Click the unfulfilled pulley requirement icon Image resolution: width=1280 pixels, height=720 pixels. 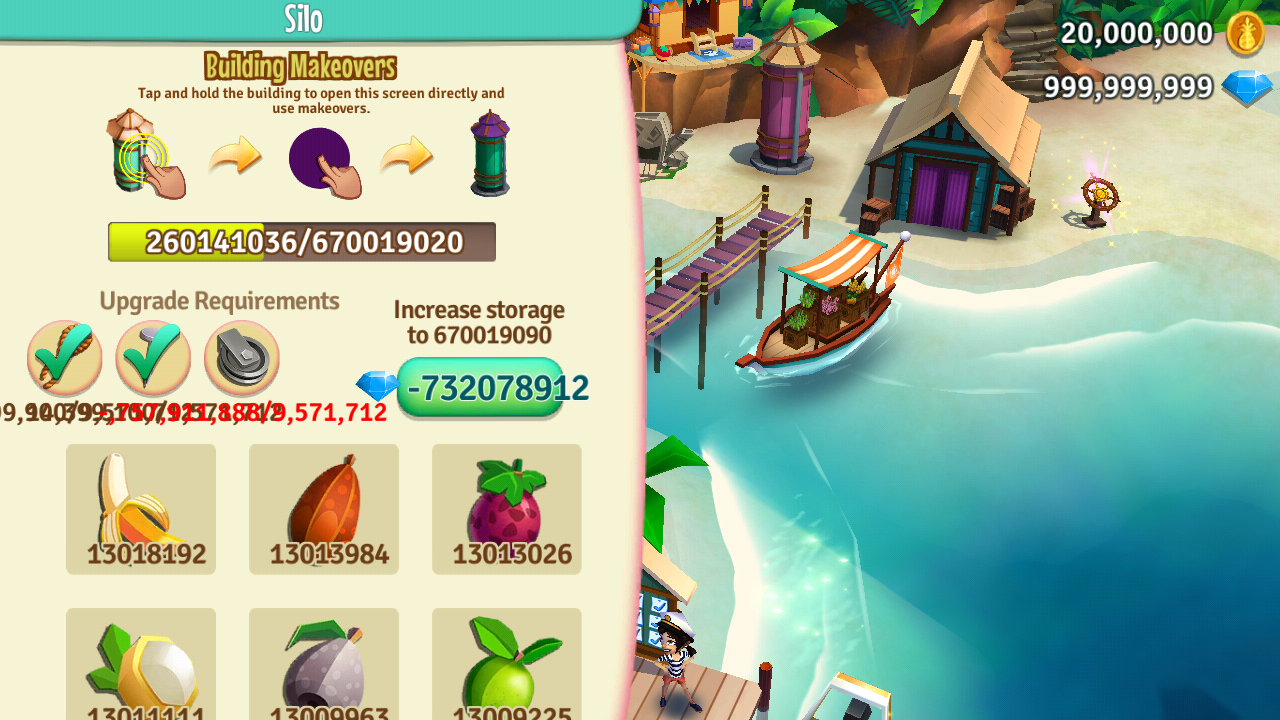(x=241, y=357)
